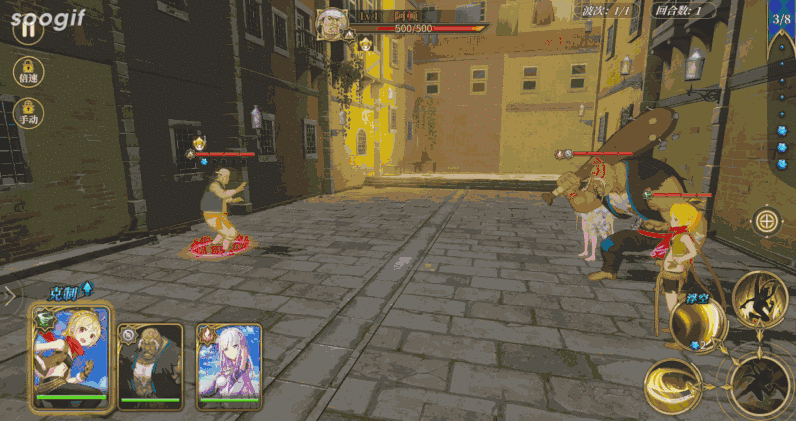Click the crosshair target button
The image size is (796, 421).
click(766, 220)
